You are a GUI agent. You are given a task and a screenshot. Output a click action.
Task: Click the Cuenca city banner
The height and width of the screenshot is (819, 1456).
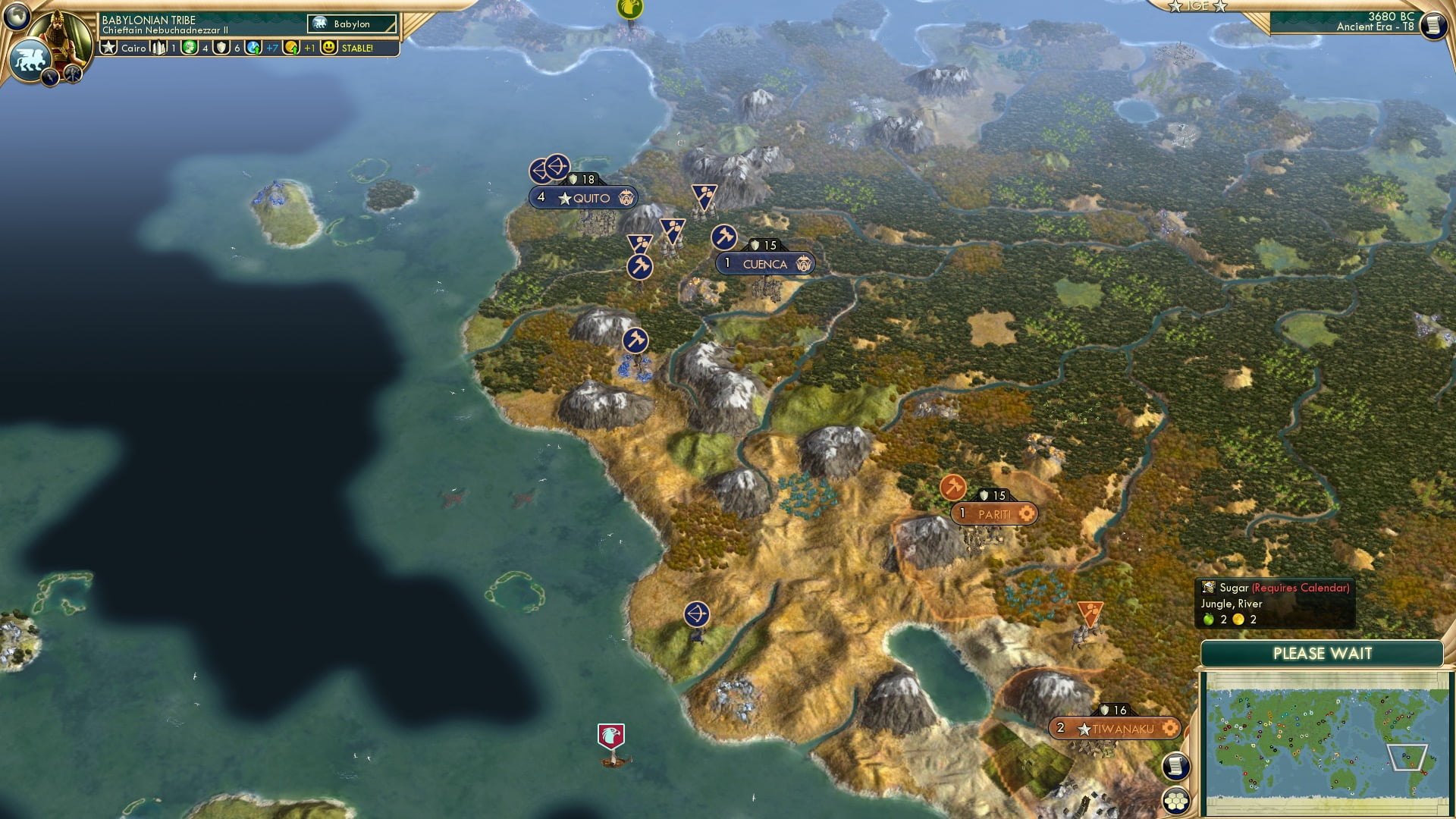pyautogui.click(x=766, y=263)
